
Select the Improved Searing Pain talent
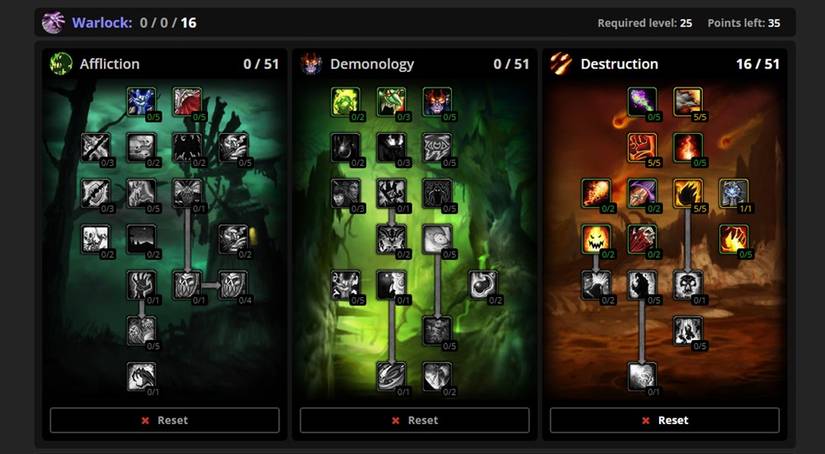click(733, 239)
